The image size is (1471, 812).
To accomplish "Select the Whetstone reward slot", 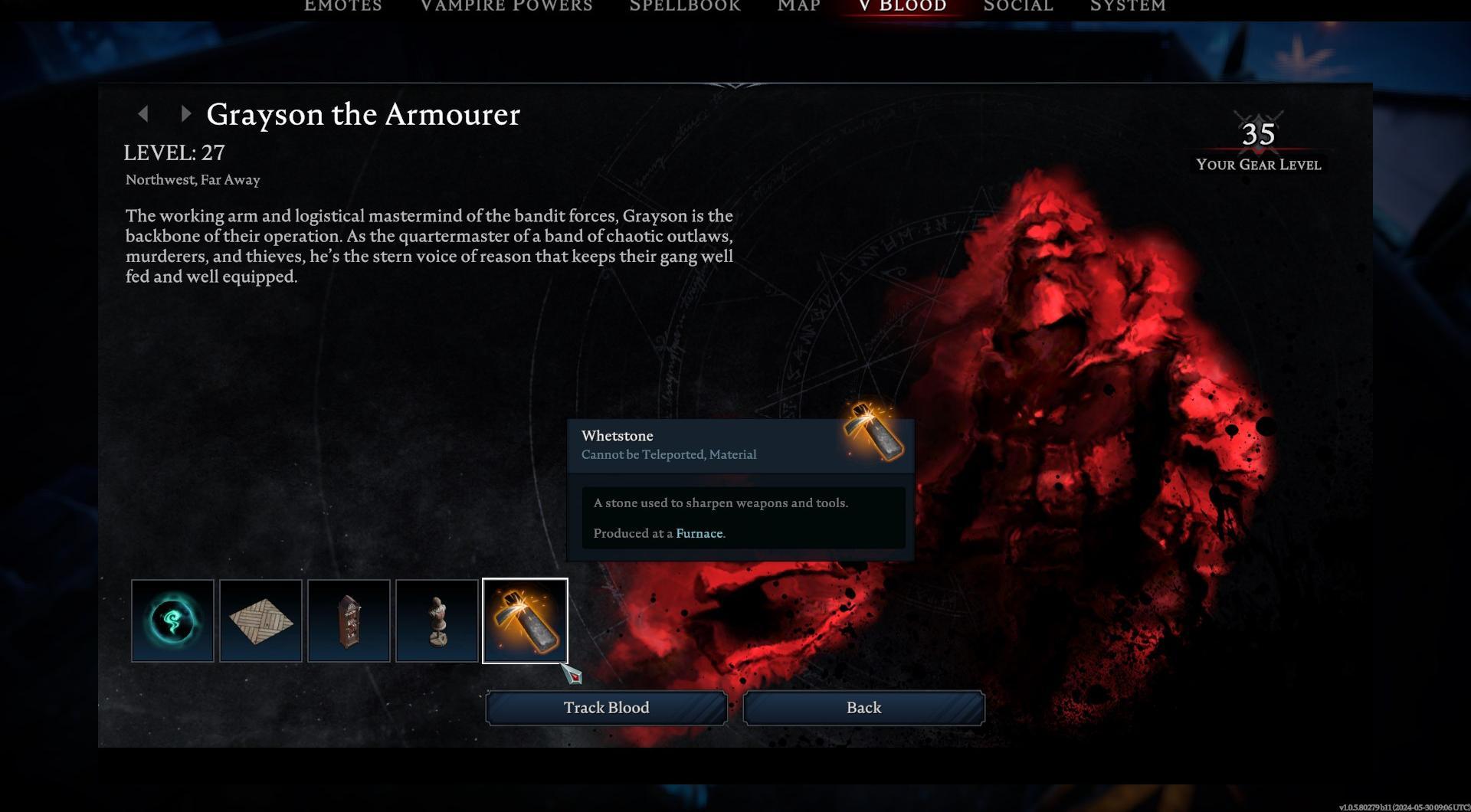I will click(525, 620).
